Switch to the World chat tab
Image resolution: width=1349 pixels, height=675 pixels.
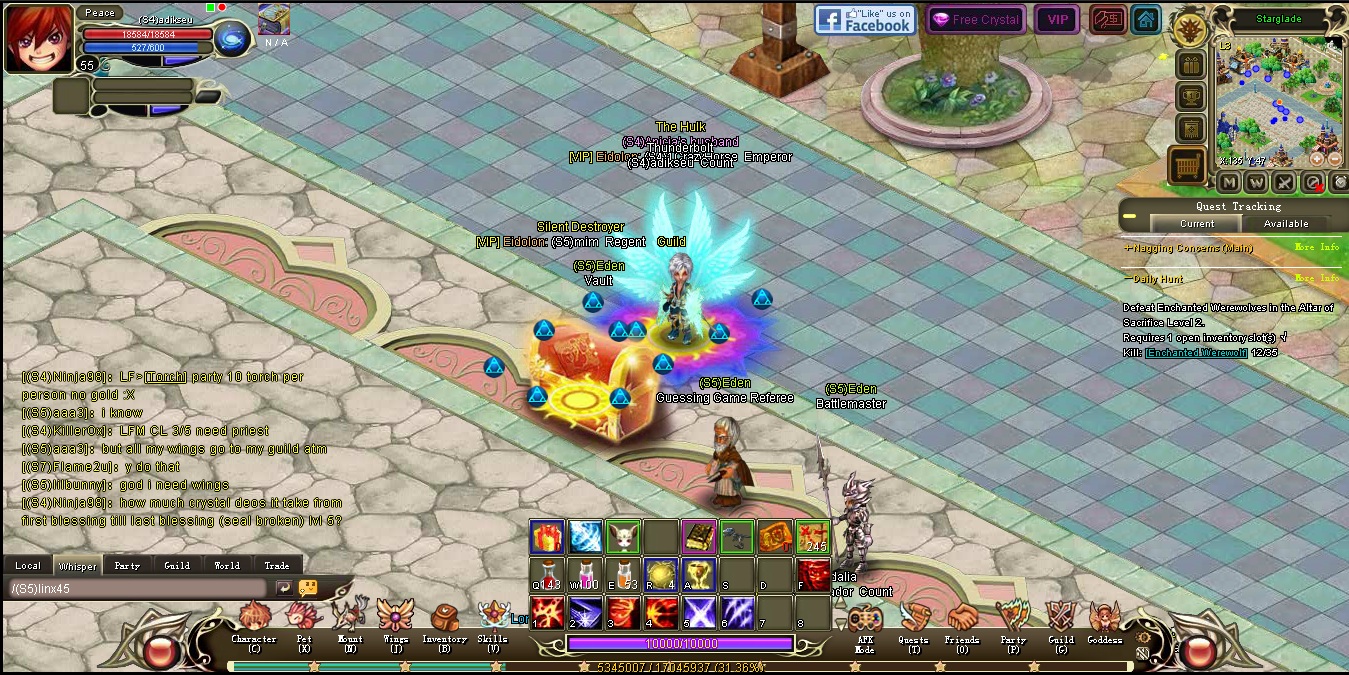coord(227,566)
